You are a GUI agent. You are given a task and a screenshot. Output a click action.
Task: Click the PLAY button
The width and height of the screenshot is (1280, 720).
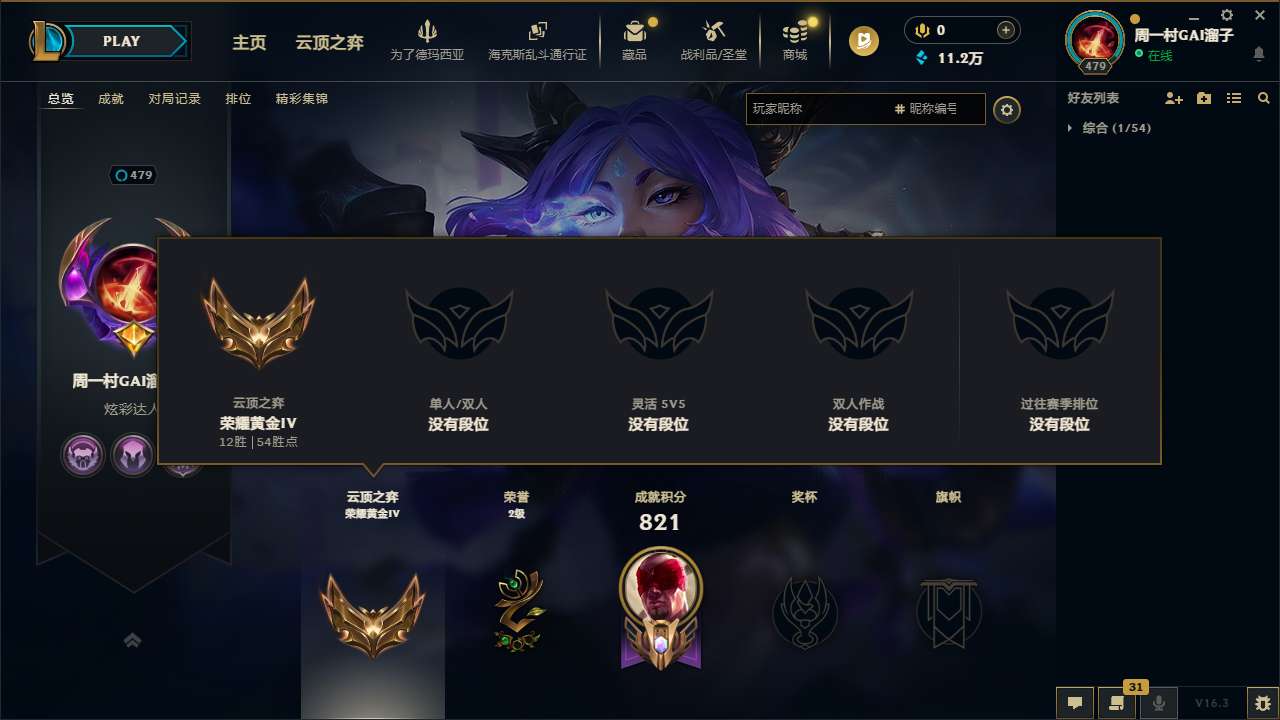(x=122, y=41)
